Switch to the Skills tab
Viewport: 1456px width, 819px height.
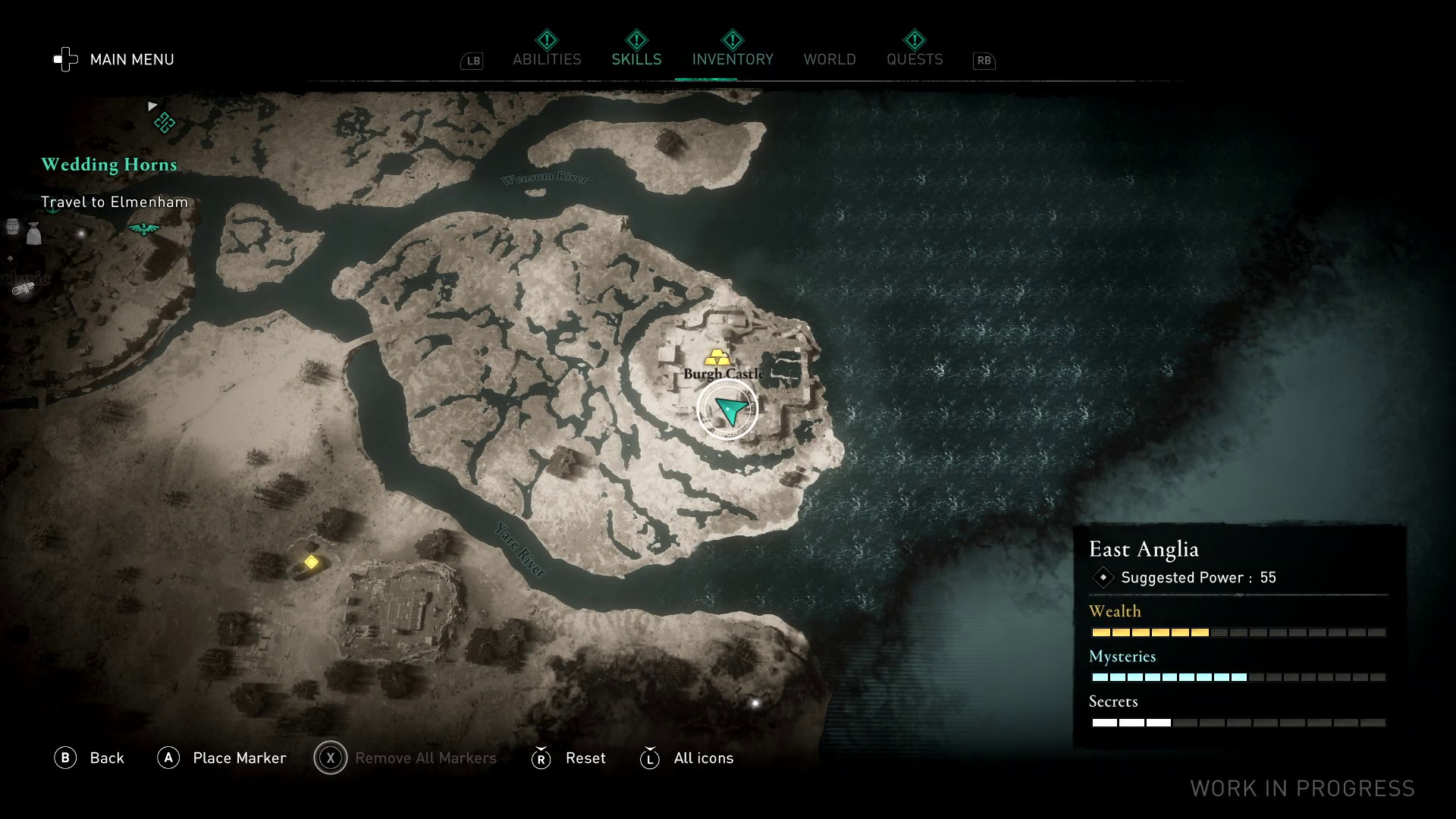pos(636,59)
